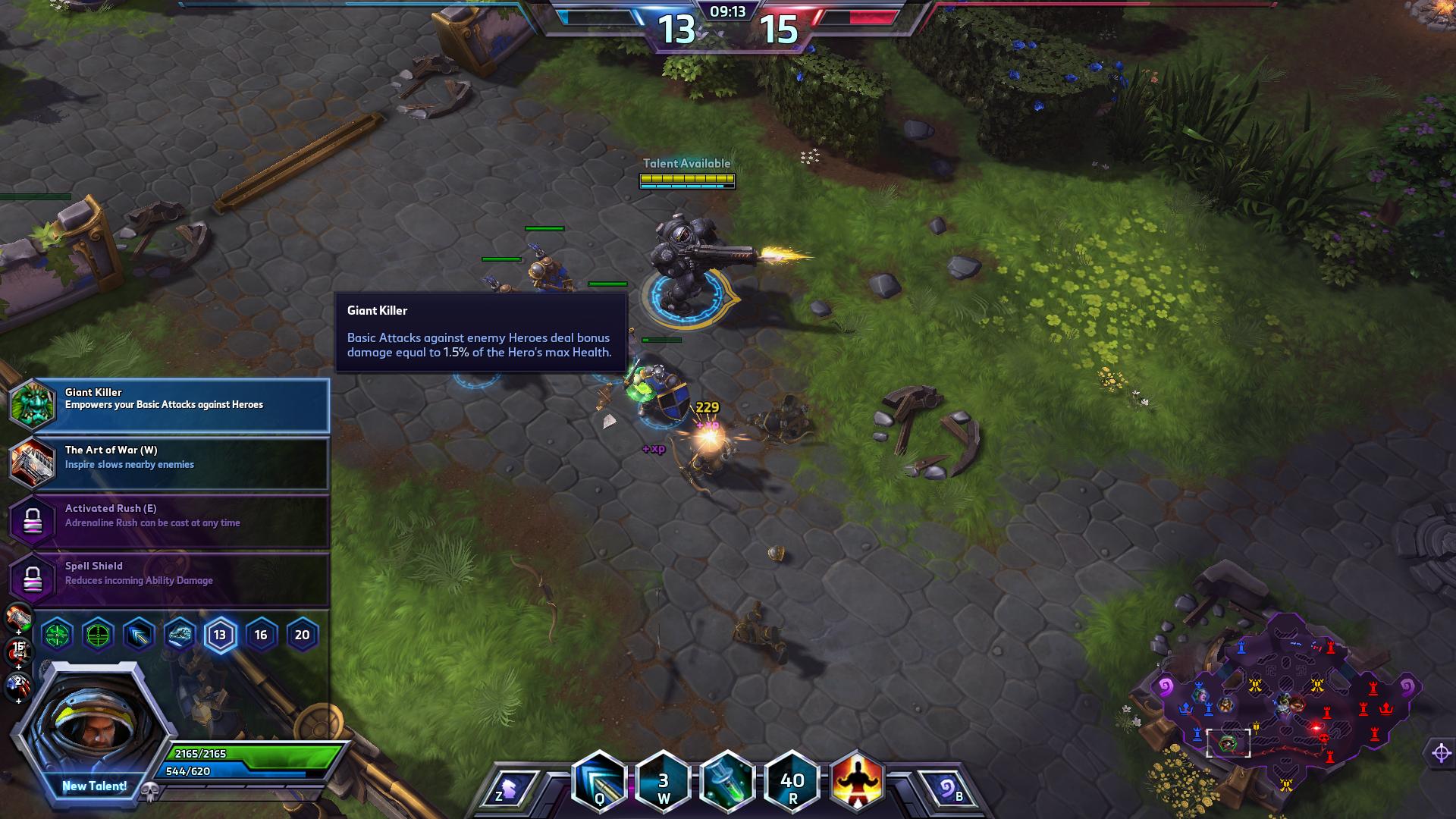The width and height of the screenshot is (1456, 819).
Task: Pick the locked Spell Shield talent
Action: (x=169, y=579)
